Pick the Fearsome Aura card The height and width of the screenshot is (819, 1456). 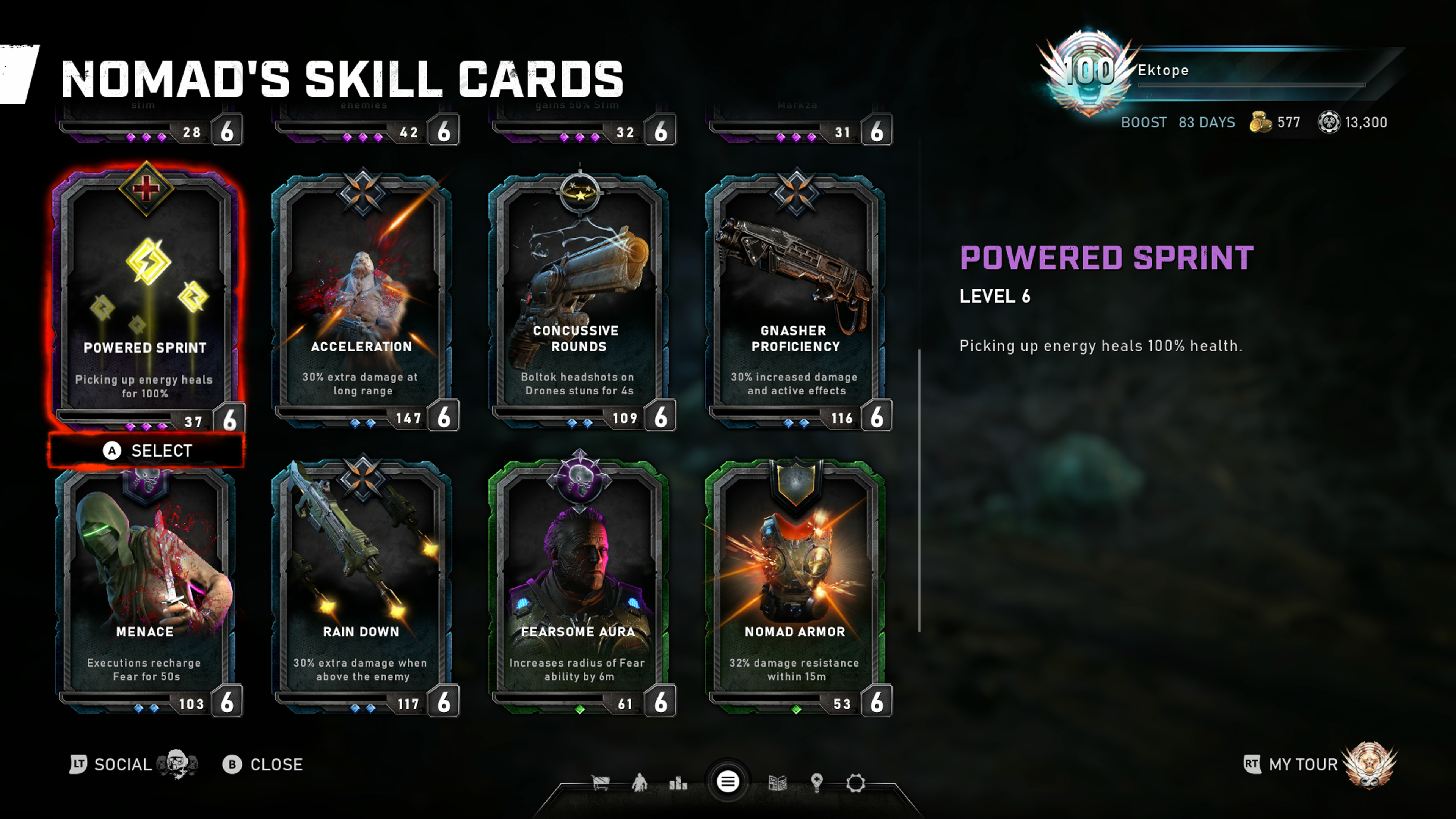click(579, 588)
